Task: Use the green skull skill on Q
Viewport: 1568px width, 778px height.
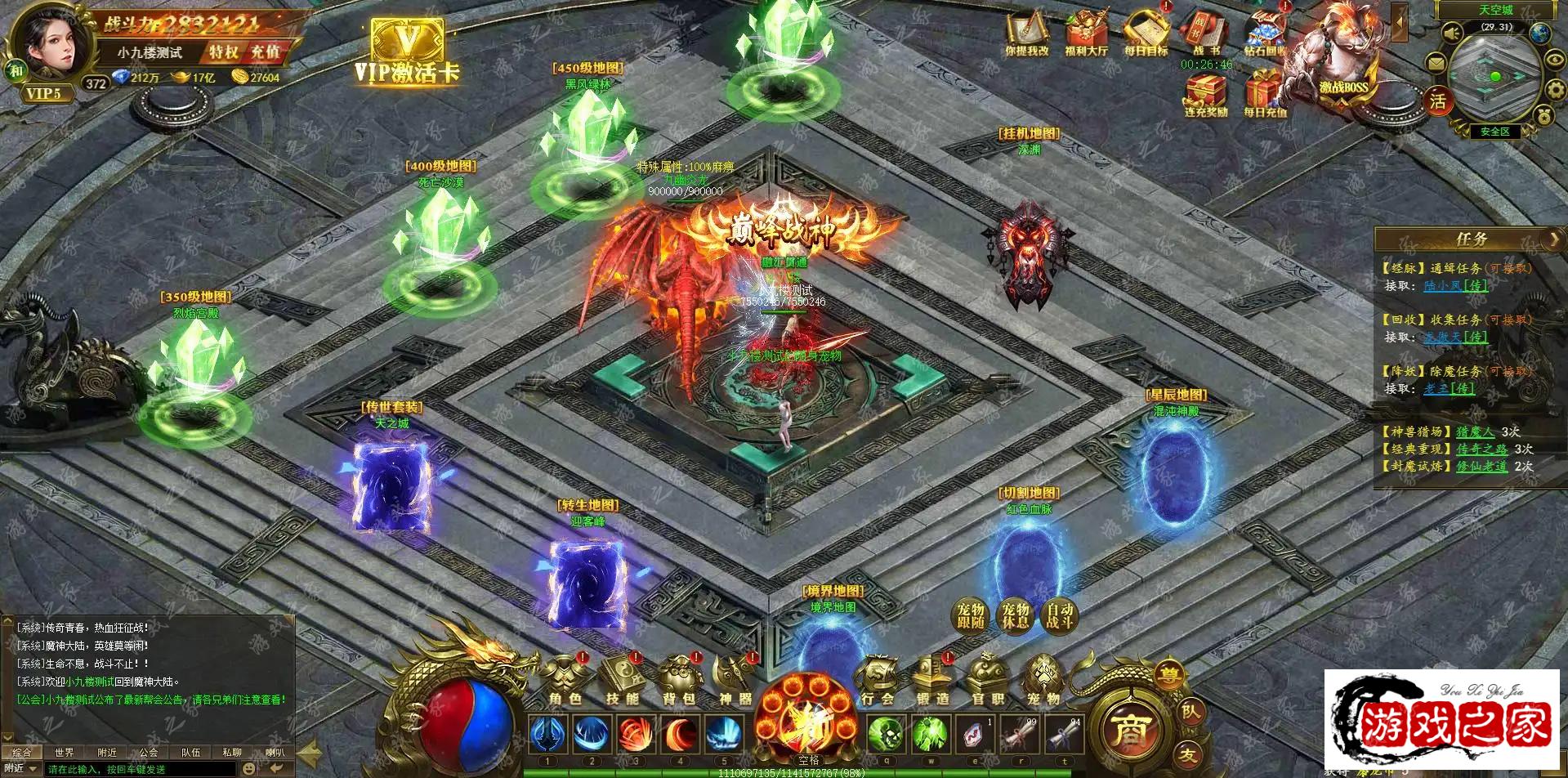Action: point(887,734)
